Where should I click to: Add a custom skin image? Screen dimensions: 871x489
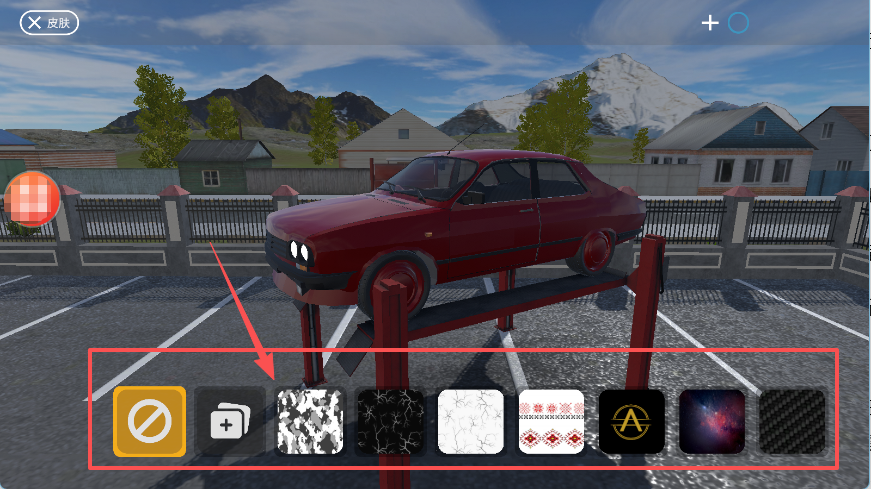(x=229, y=422)
